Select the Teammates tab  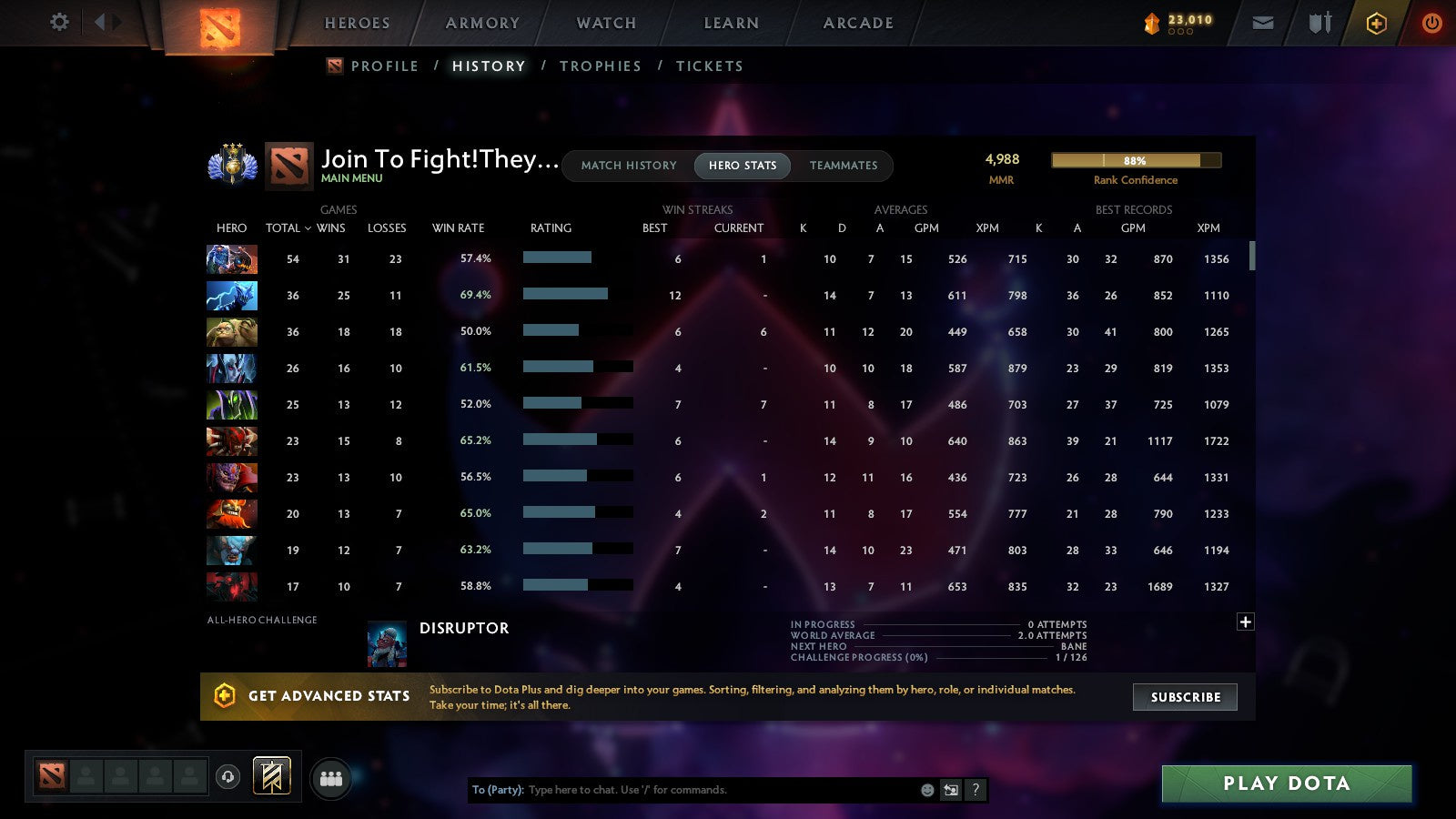tap(844, 166)
